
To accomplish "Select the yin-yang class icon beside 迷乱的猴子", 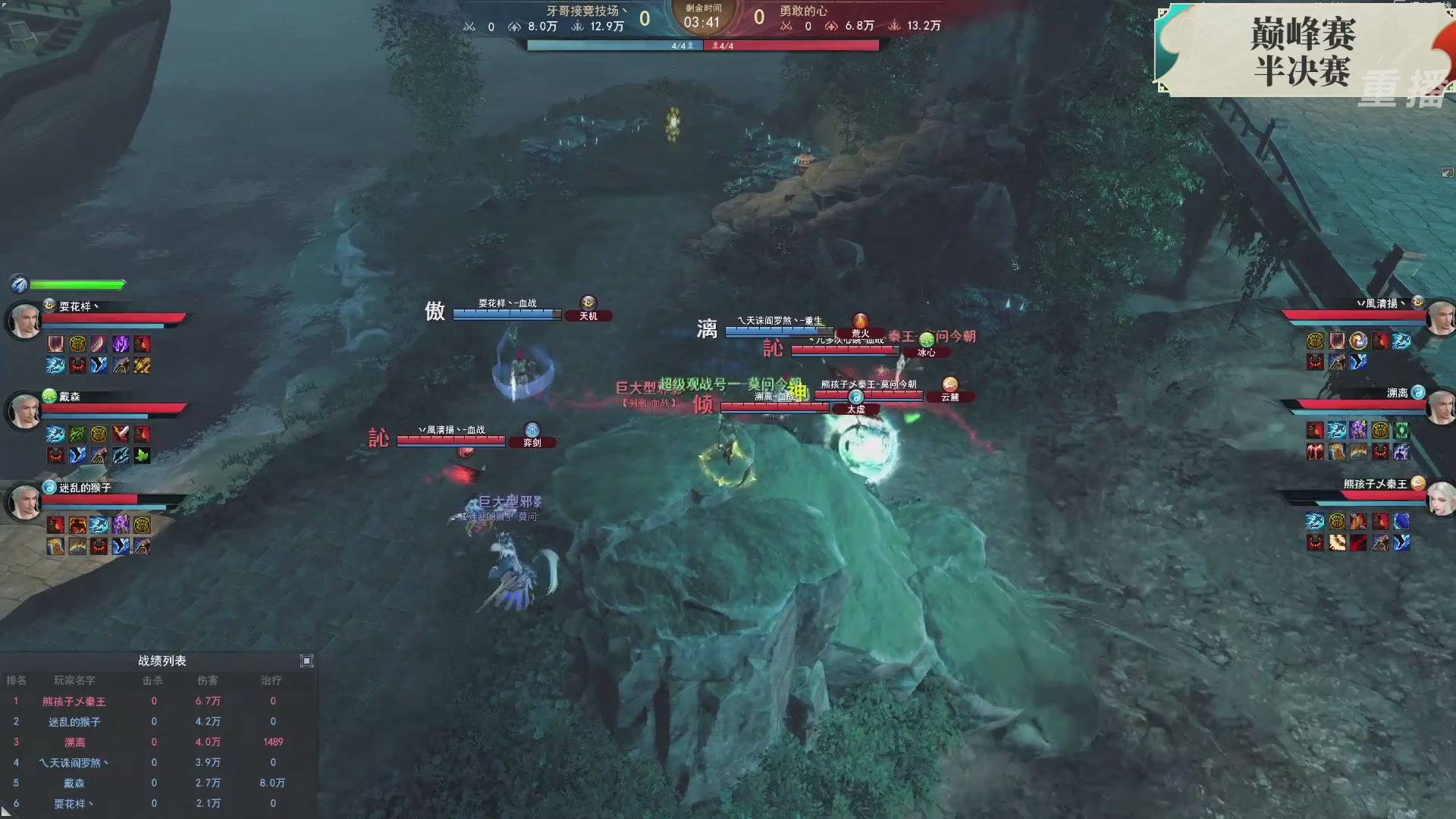I will (49, 488).
